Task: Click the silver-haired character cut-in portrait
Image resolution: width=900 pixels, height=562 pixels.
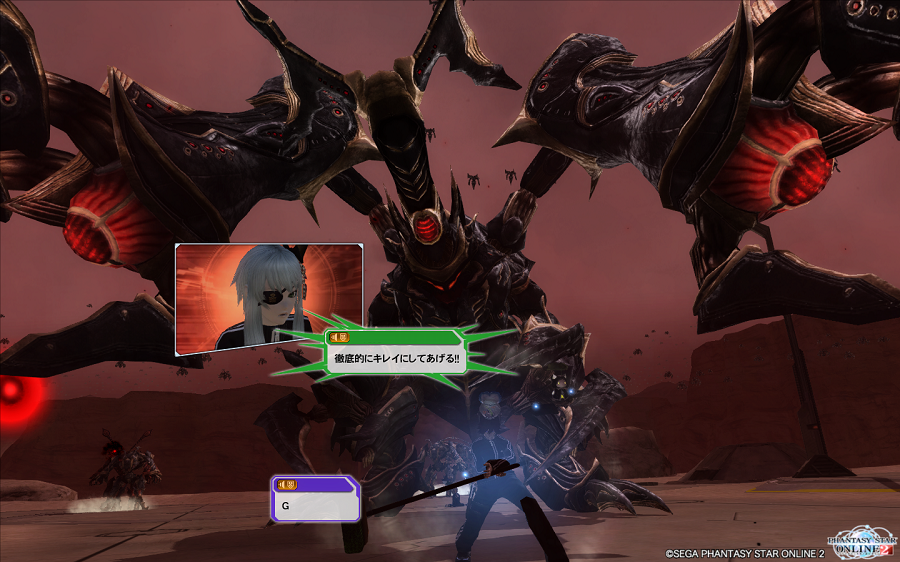Action: pos(268,299)
